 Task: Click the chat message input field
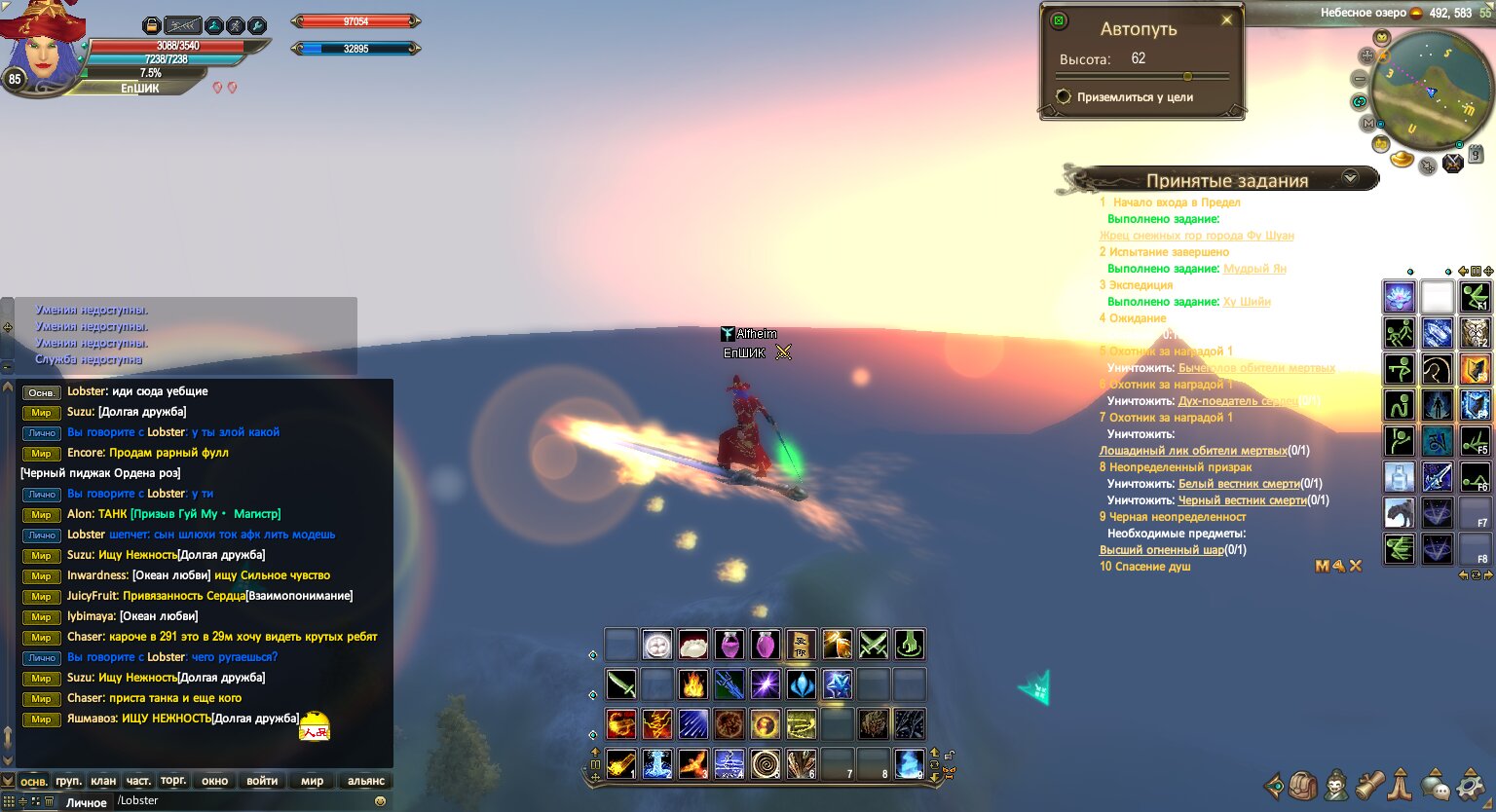pyautogui.click(x=243, y=801)
